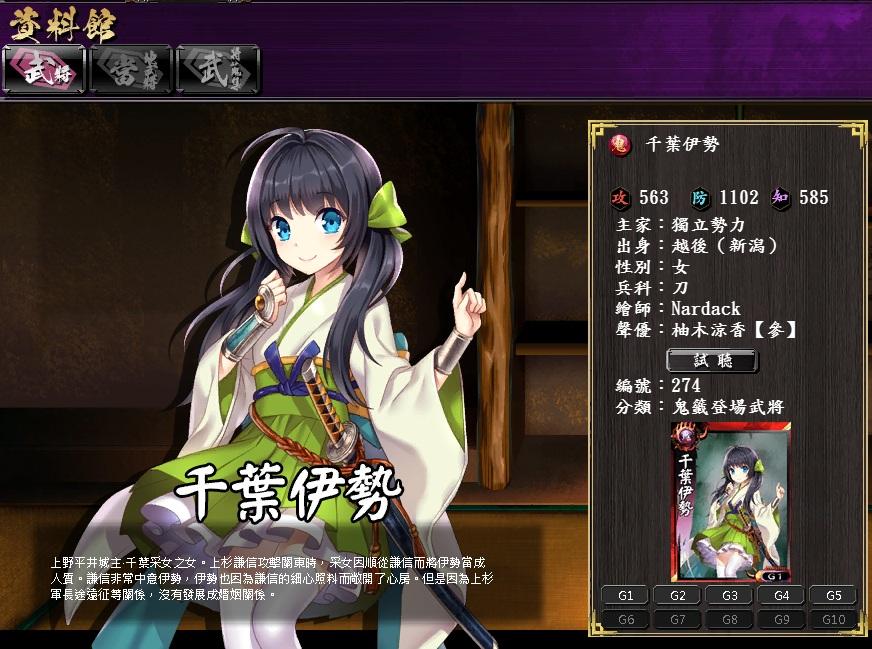The image size is (872, 649).
Task: View the G4 card version
Action: (782, 596)
